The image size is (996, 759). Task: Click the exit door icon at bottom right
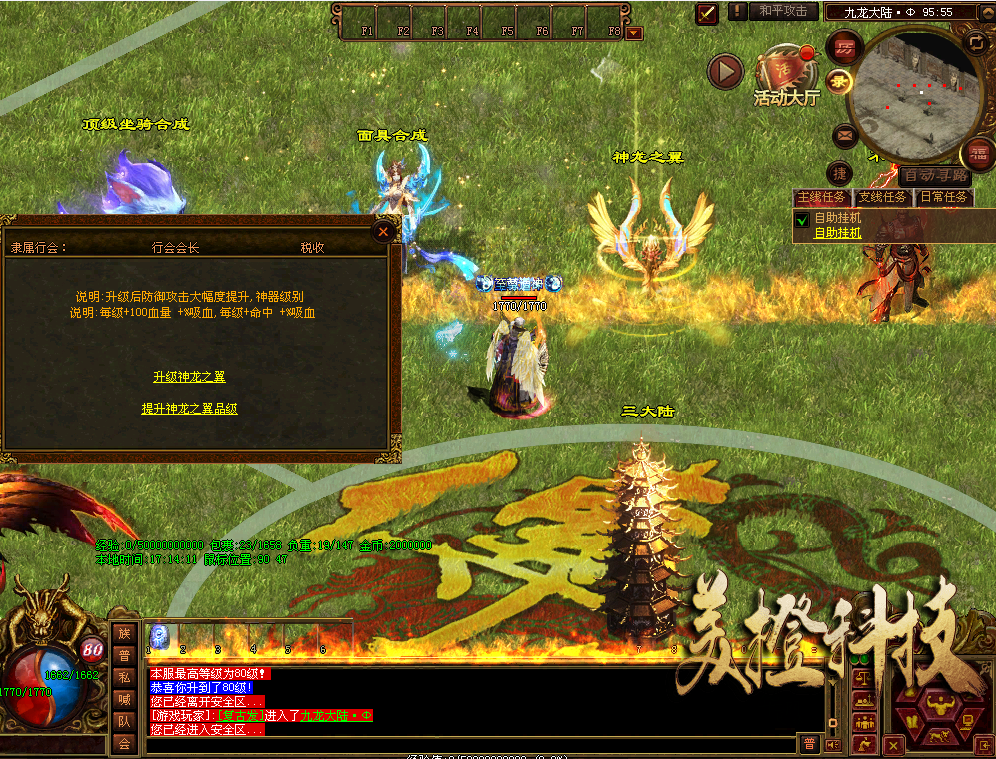coord(984,745)
